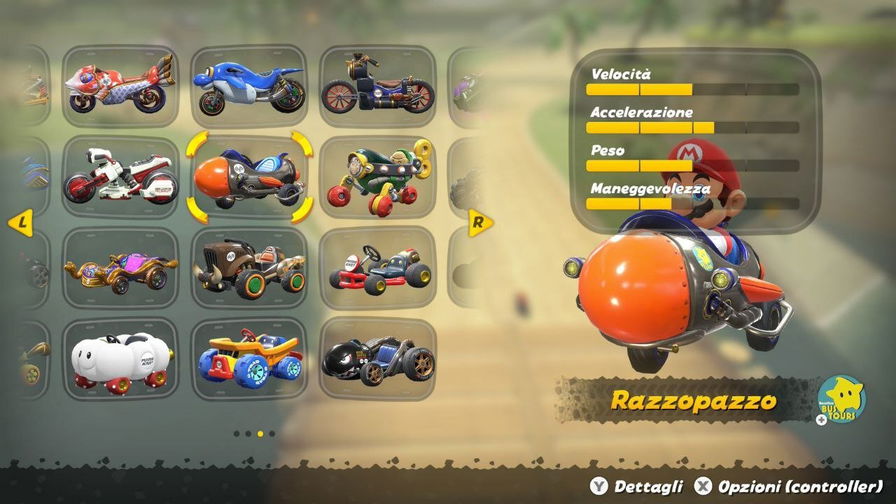The image size is (896, 504).
Task: Go to the next vehicle page with R arrow
Action: (x=480, y=222)
